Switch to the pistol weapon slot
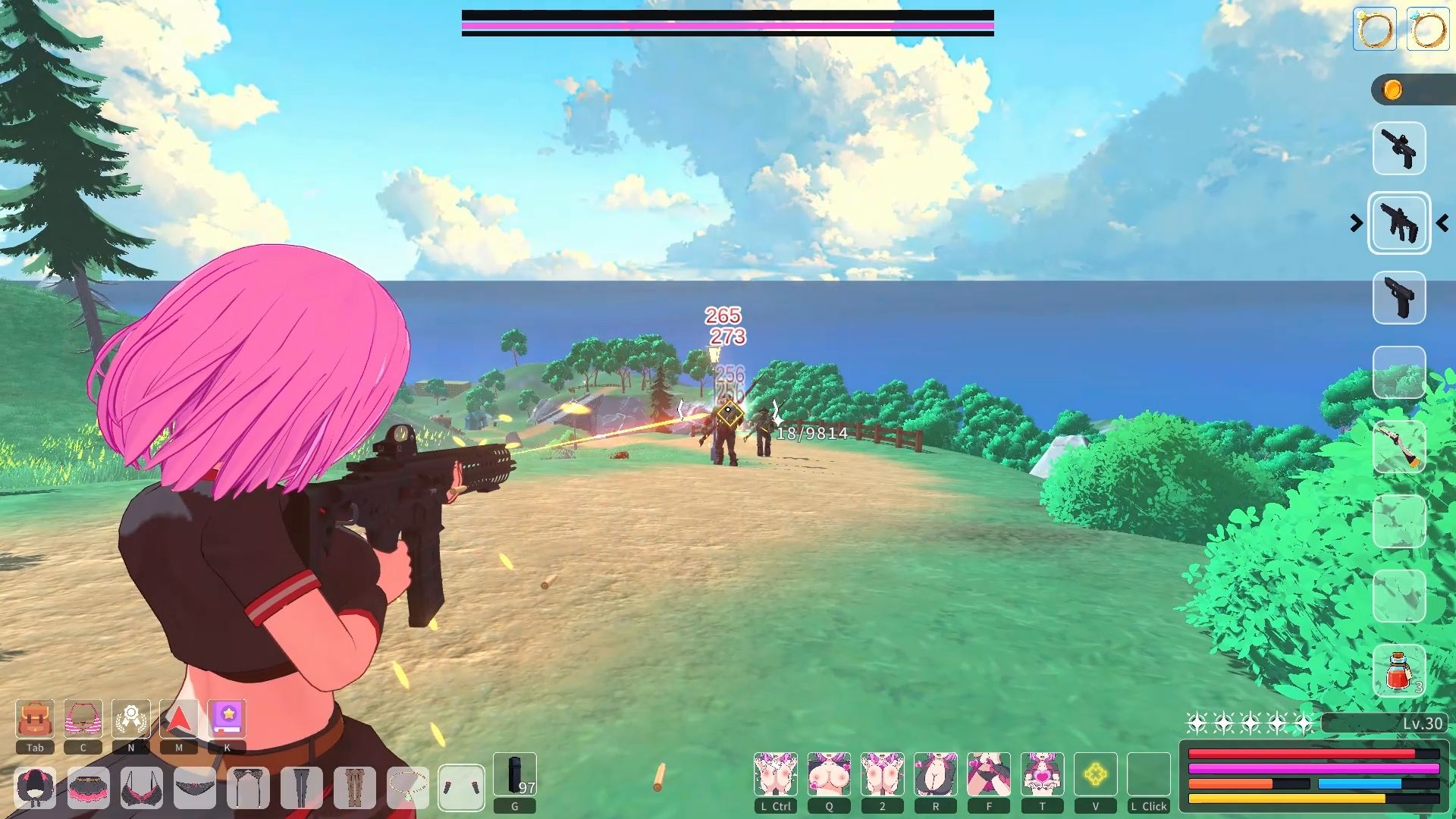1456x819 pixels. click(x=1399, y=298)
